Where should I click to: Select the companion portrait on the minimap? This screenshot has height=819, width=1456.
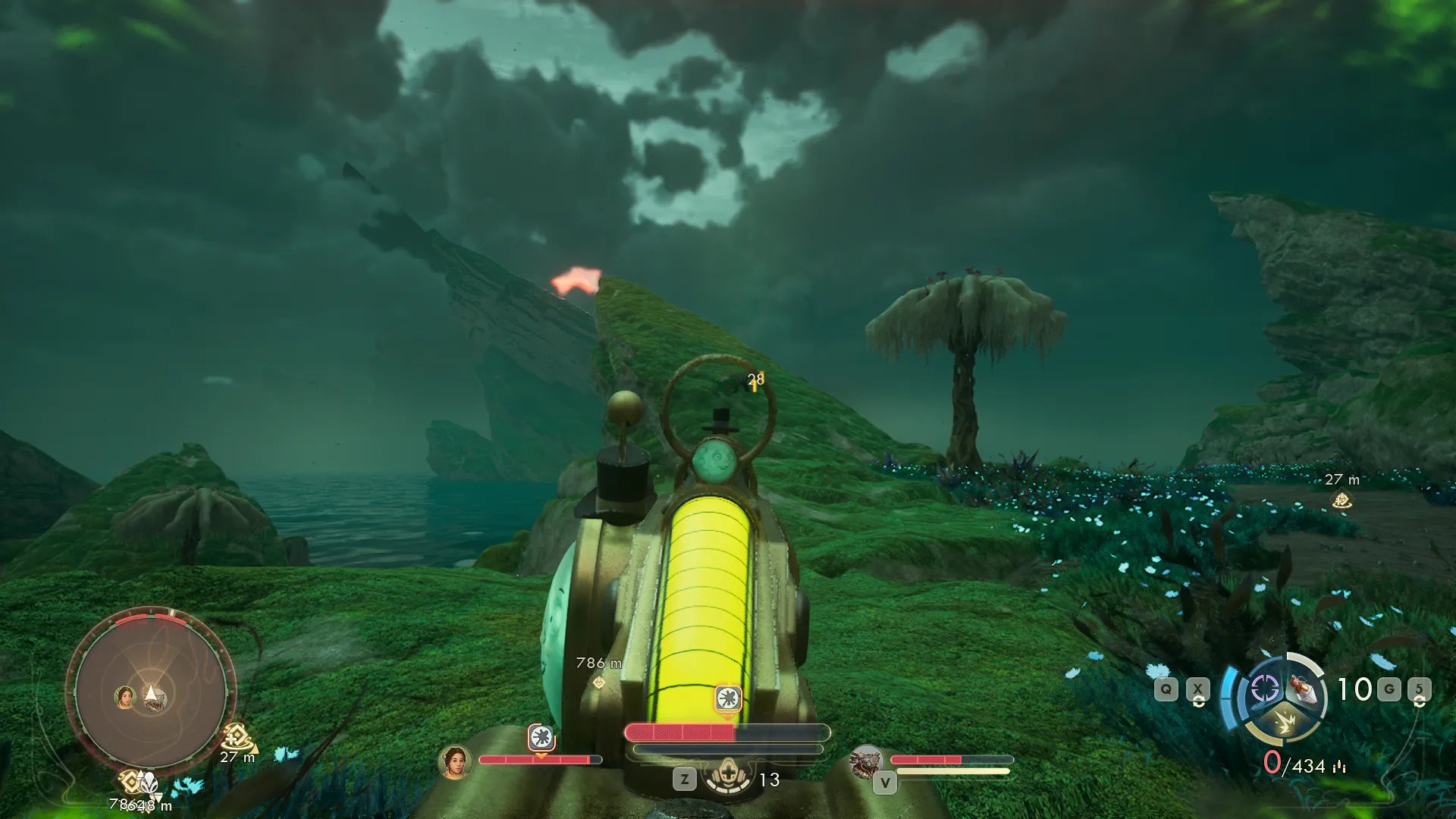coord(124,696)
